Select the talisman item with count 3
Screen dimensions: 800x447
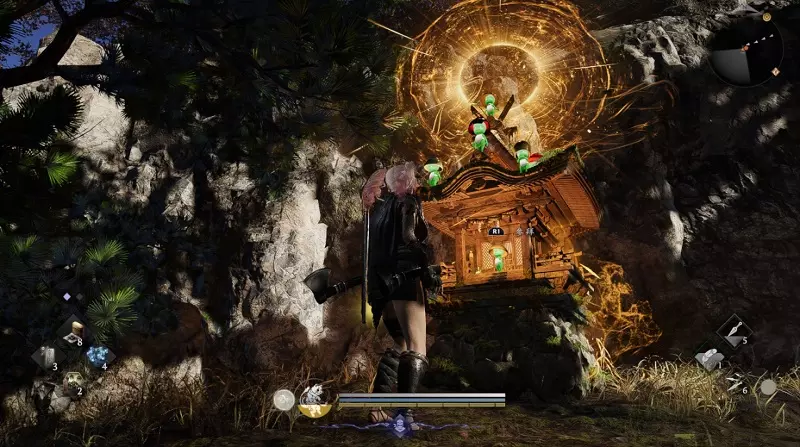46,356
